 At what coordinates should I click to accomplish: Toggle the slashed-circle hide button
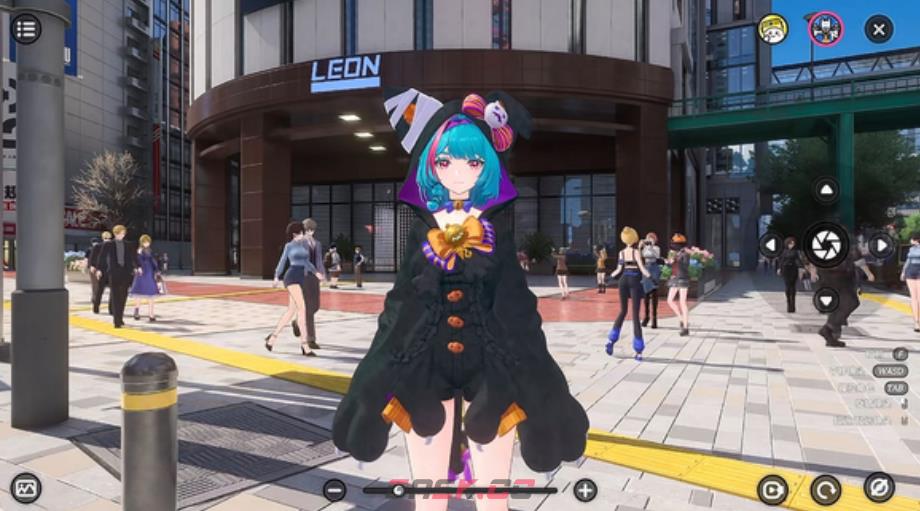pos(879,487)
